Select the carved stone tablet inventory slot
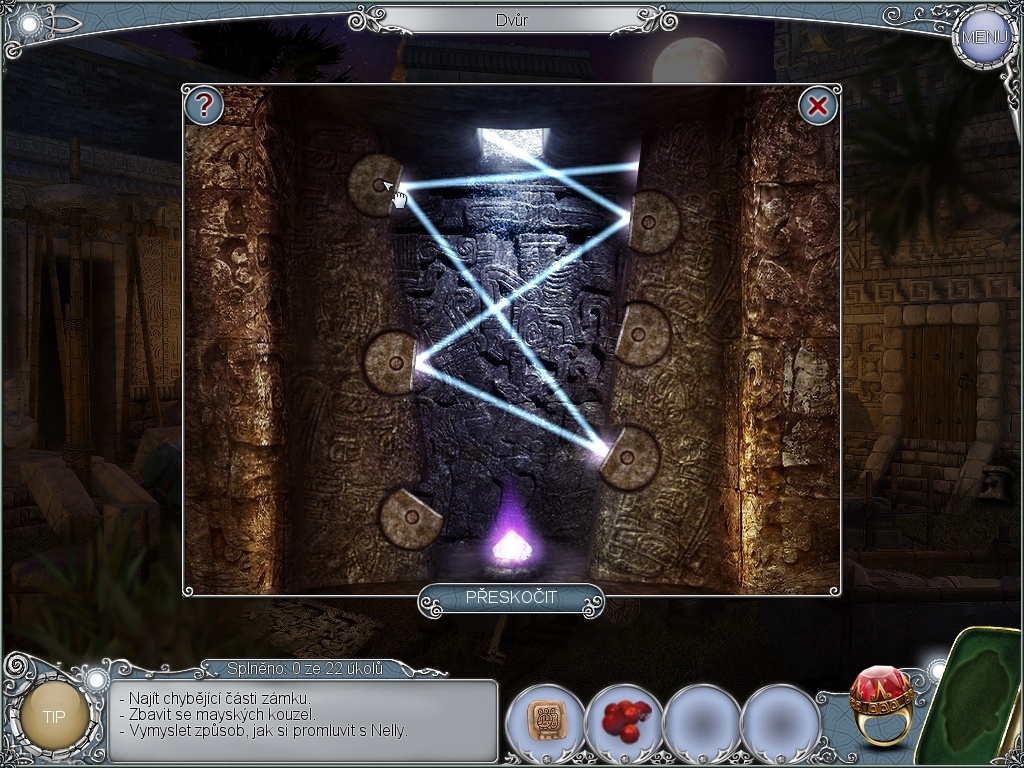Viewport: 1024px width, 768px height. (544, 720)
